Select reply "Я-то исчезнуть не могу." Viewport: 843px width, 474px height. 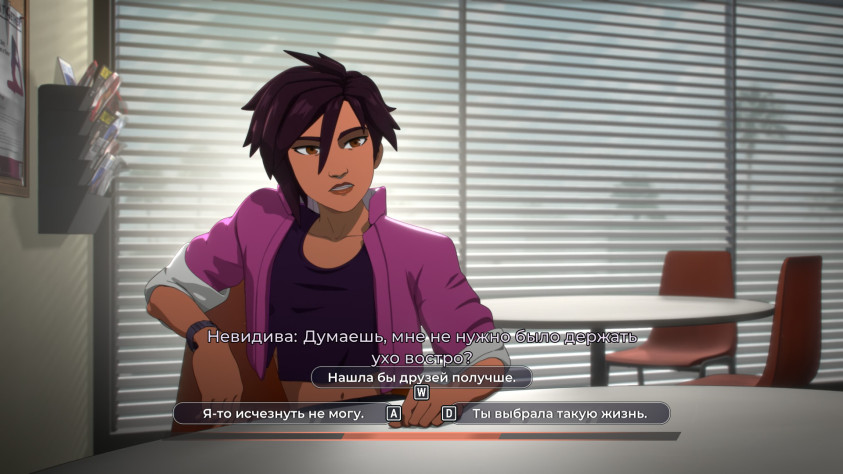tap(283, 413)
